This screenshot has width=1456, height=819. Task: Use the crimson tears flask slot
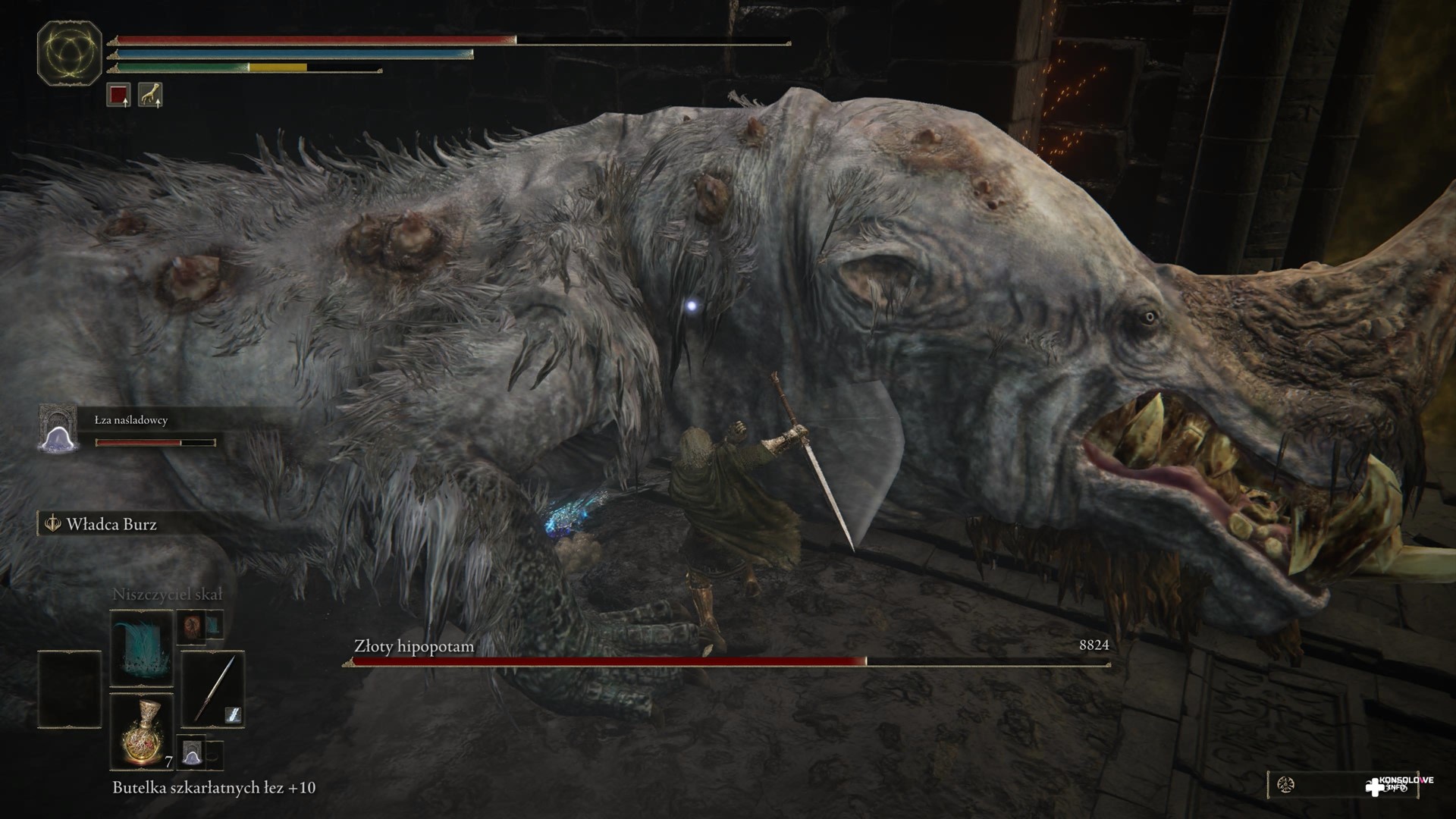tap(142, 730)
